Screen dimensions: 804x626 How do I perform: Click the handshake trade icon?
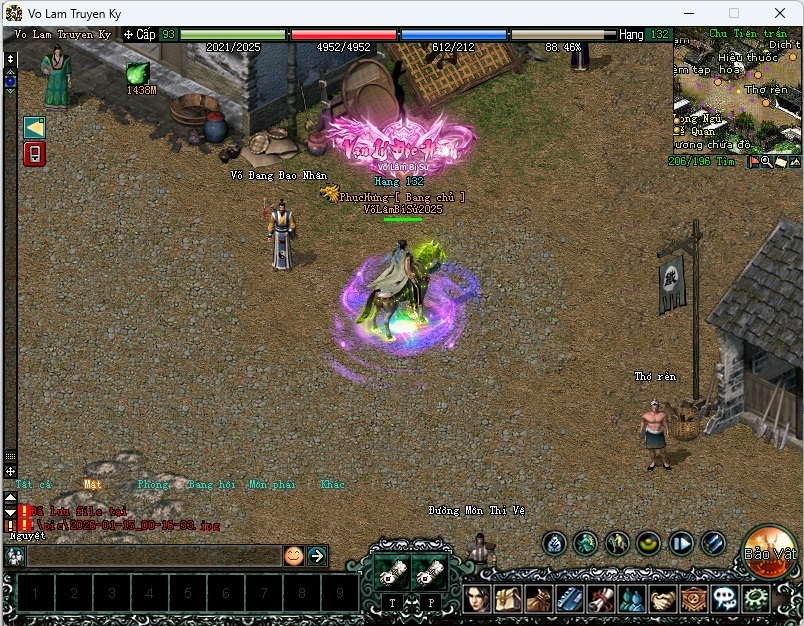662,599
